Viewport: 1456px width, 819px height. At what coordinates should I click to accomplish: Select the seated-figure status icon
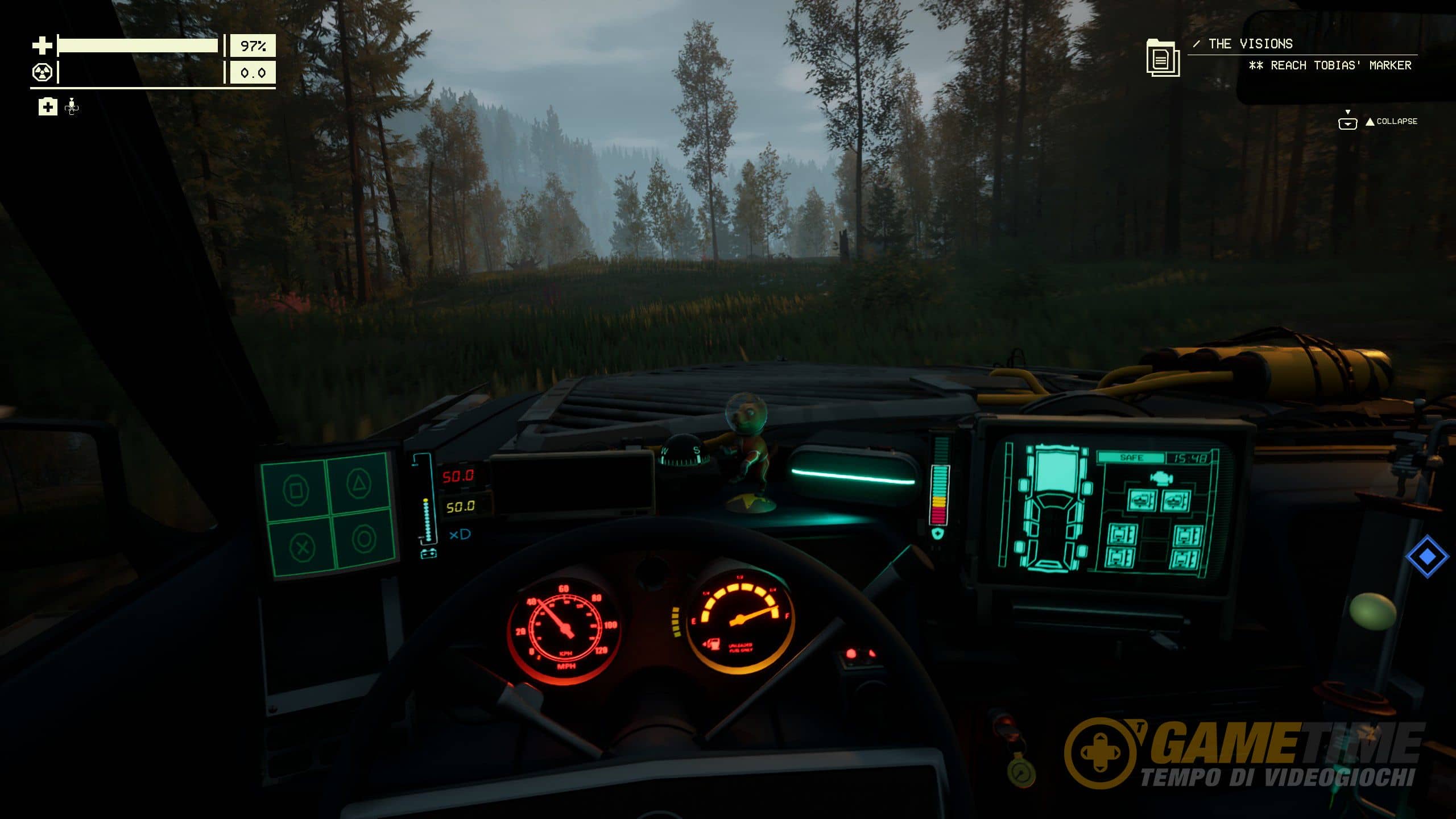[x=72, y=106]
